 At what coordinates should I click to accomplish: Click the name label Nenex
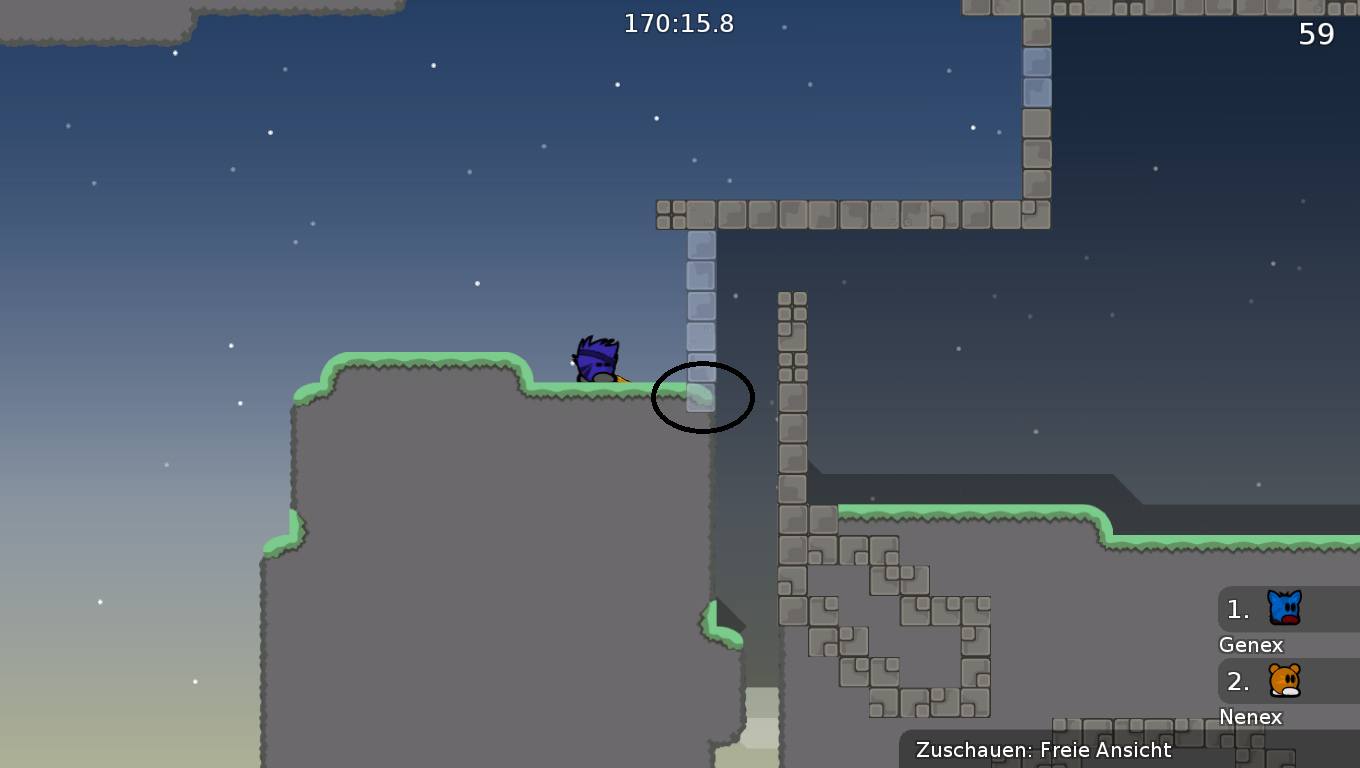[x=1251, y=717]
